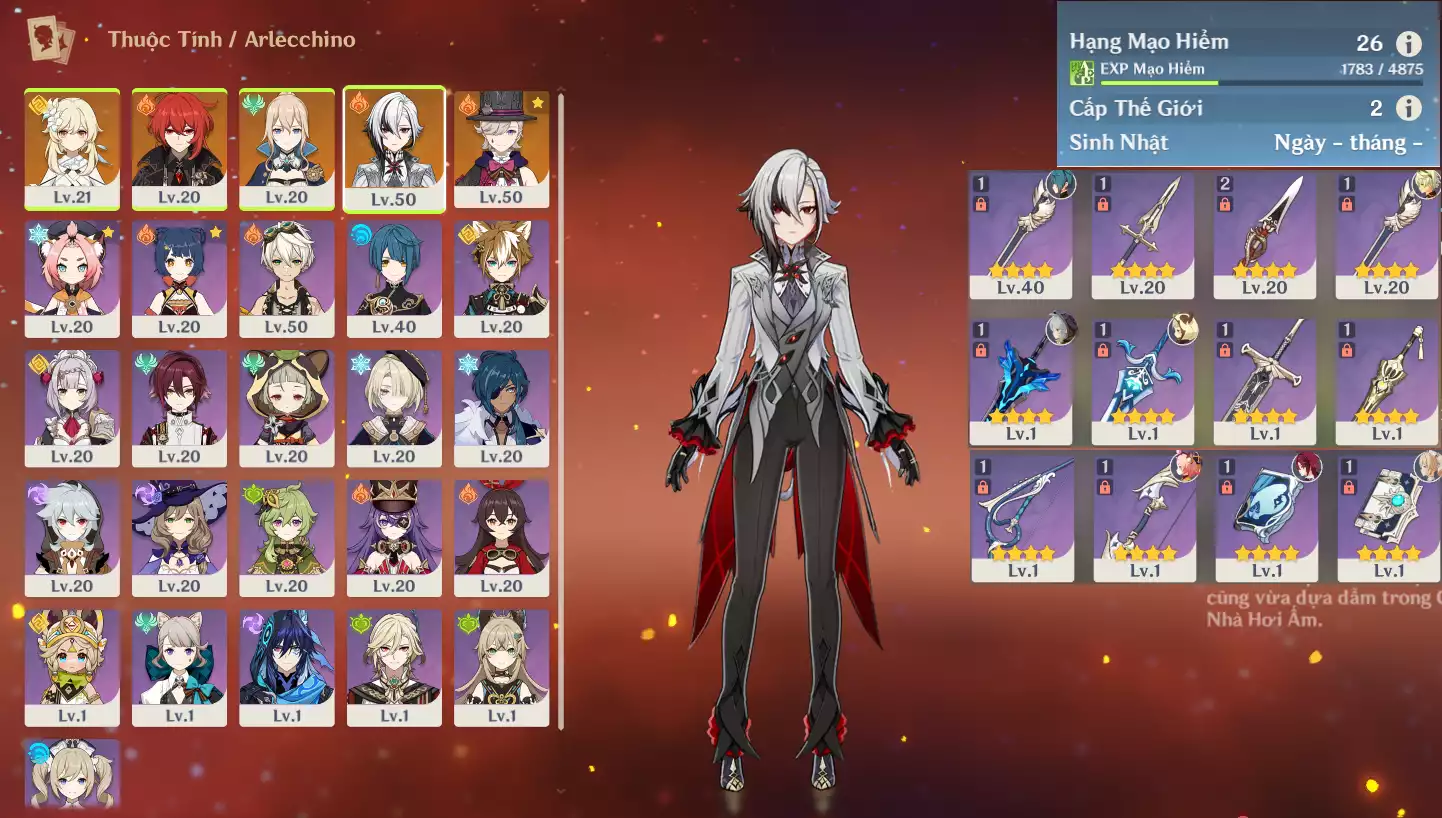Viewport: 1442px width, 818px height.
Task: Choose Xingqiu at Lv.40
Action: coord(394,278)
